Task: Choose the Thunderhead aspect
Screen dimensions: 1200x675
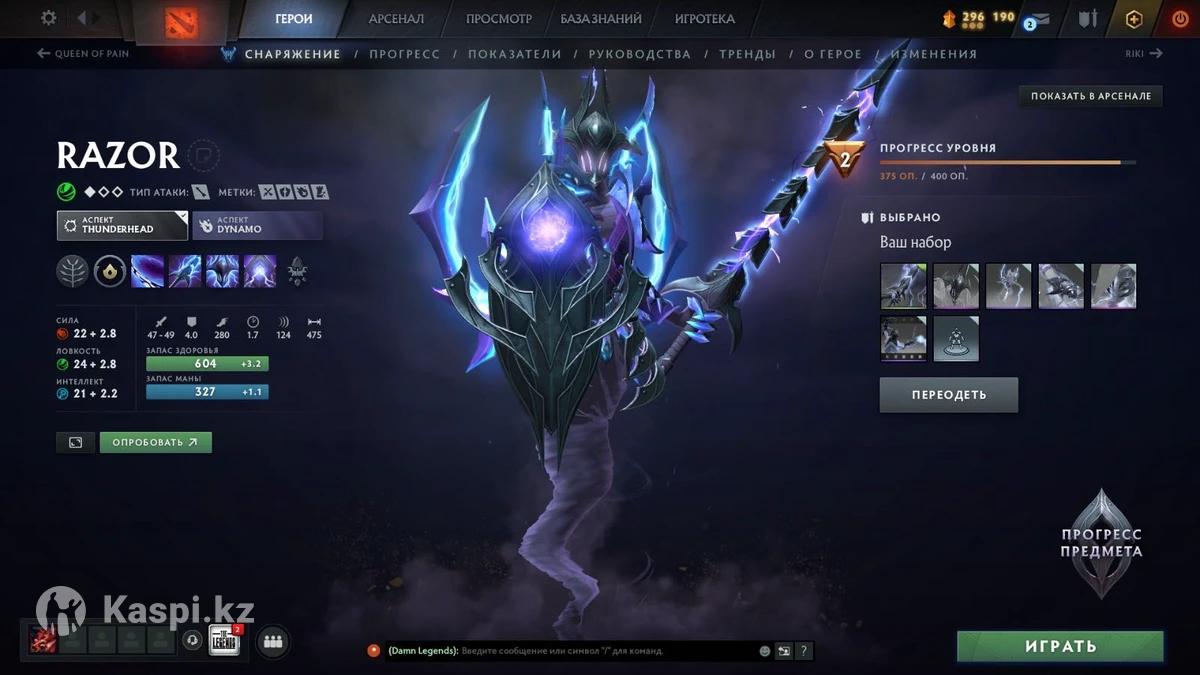Action: pyautogui.click(x=122, y=225)
